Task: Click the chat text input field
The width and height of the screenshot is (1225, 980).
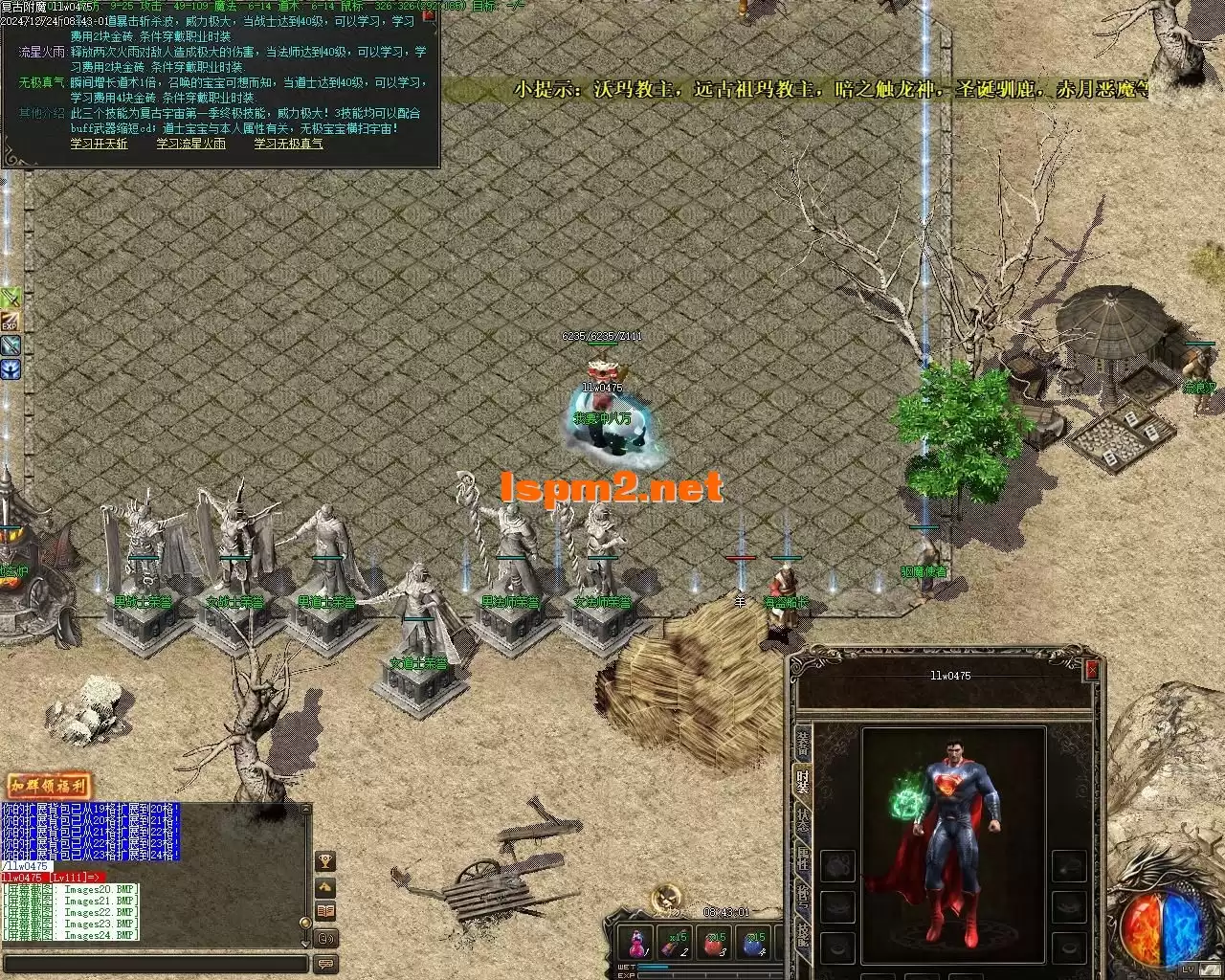Action: point(153,964)
